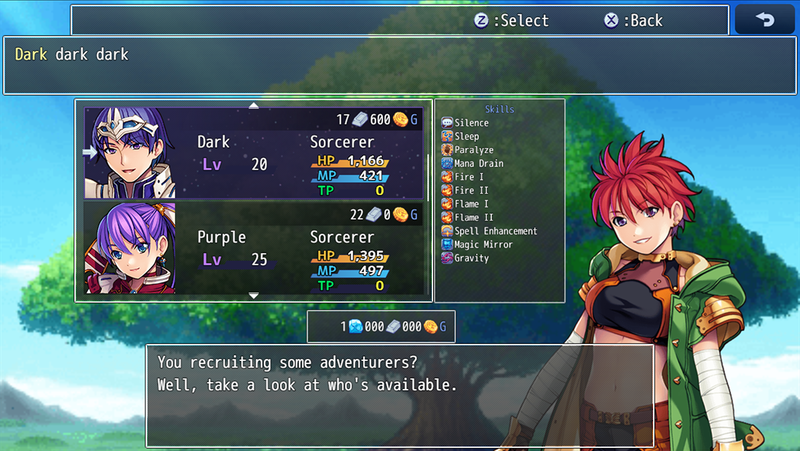Choose Purple the Sorcerer from the list
This screenshot has width=800, height=451.
[x=255, y=248]
